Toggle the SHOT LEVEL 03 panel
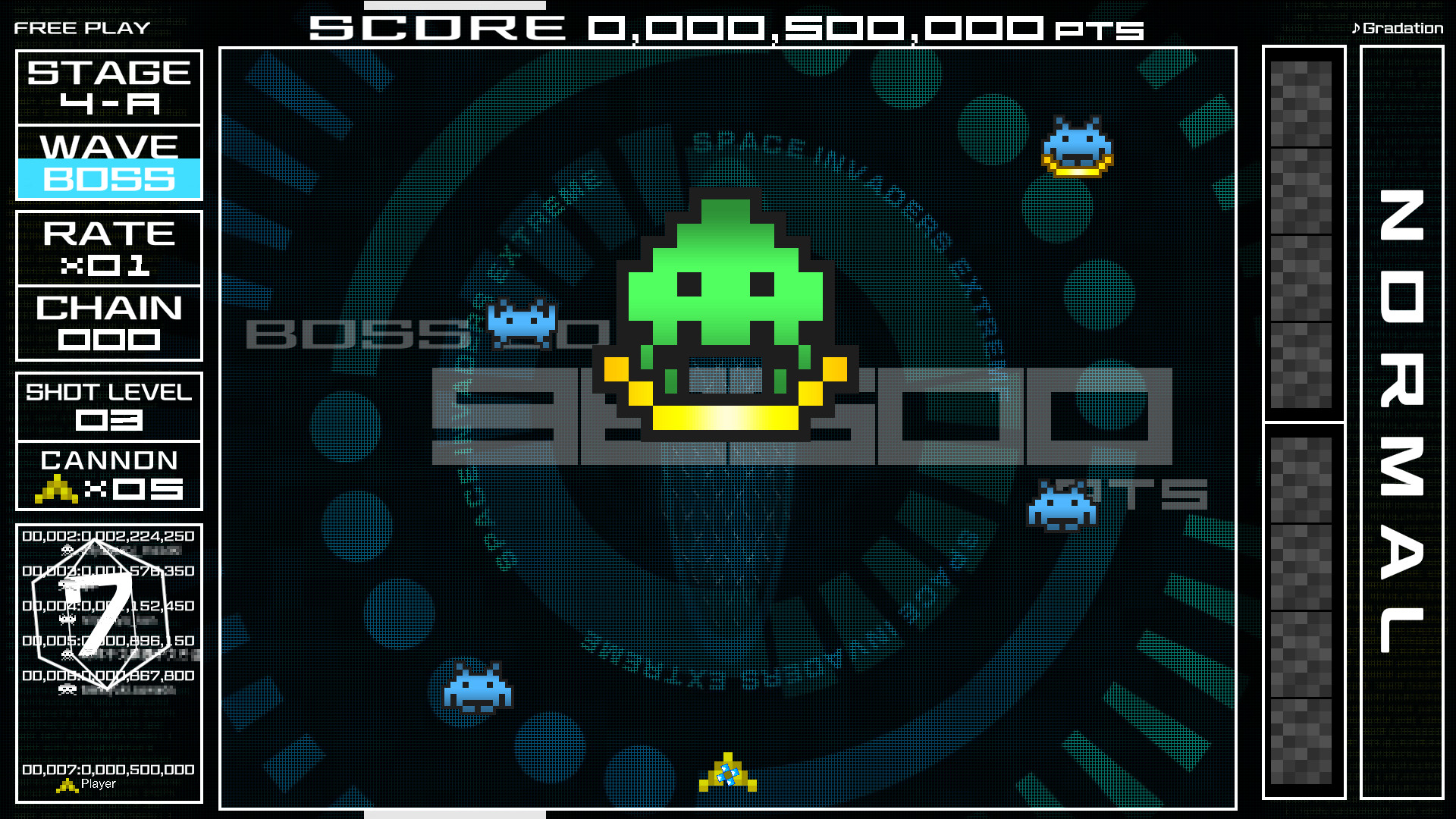Viewport: 1456px width, 819px height. (x=108, y=407)
